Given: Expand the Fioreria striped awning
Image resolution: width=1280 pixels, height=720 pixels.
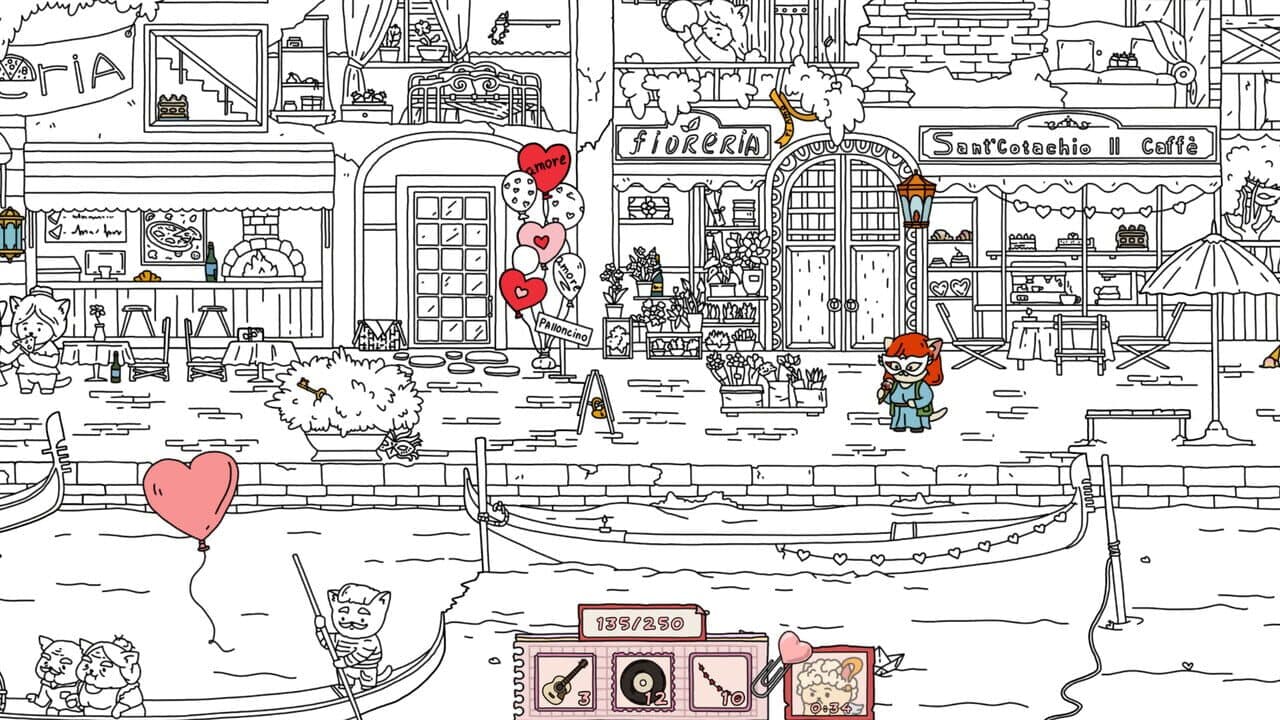Looking at the screenshot, I should (690, 180).
